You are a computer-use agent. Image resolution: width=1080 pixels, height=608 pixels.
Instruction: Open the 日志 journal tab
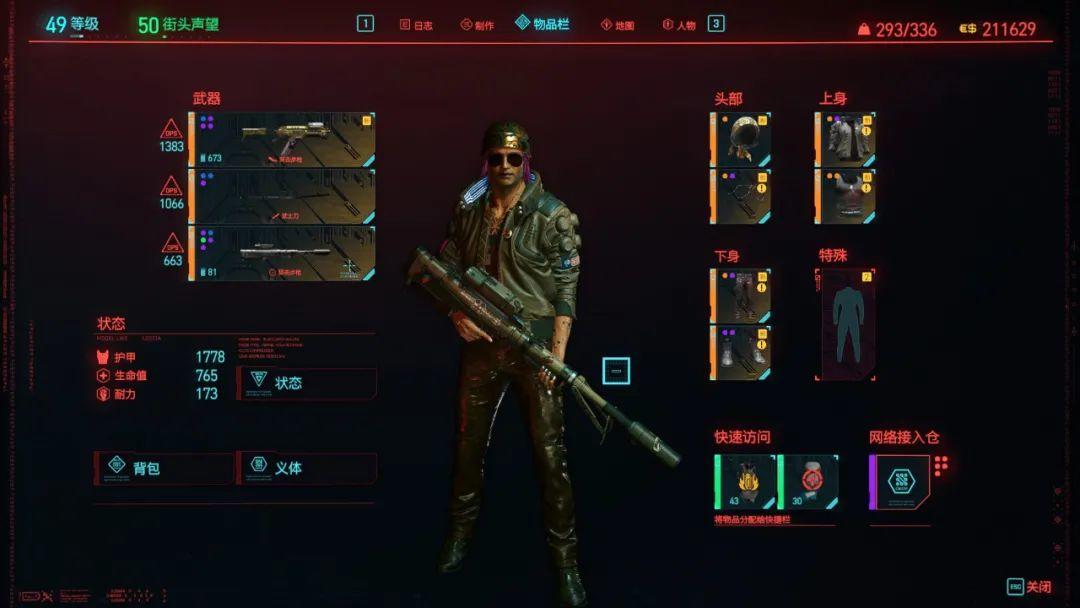point(416,25)
